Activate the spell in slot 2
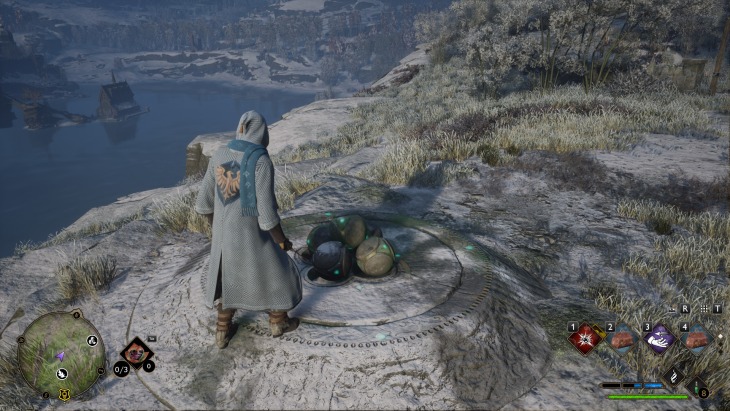This screenshot has height=411, width=730. point(620,340)
